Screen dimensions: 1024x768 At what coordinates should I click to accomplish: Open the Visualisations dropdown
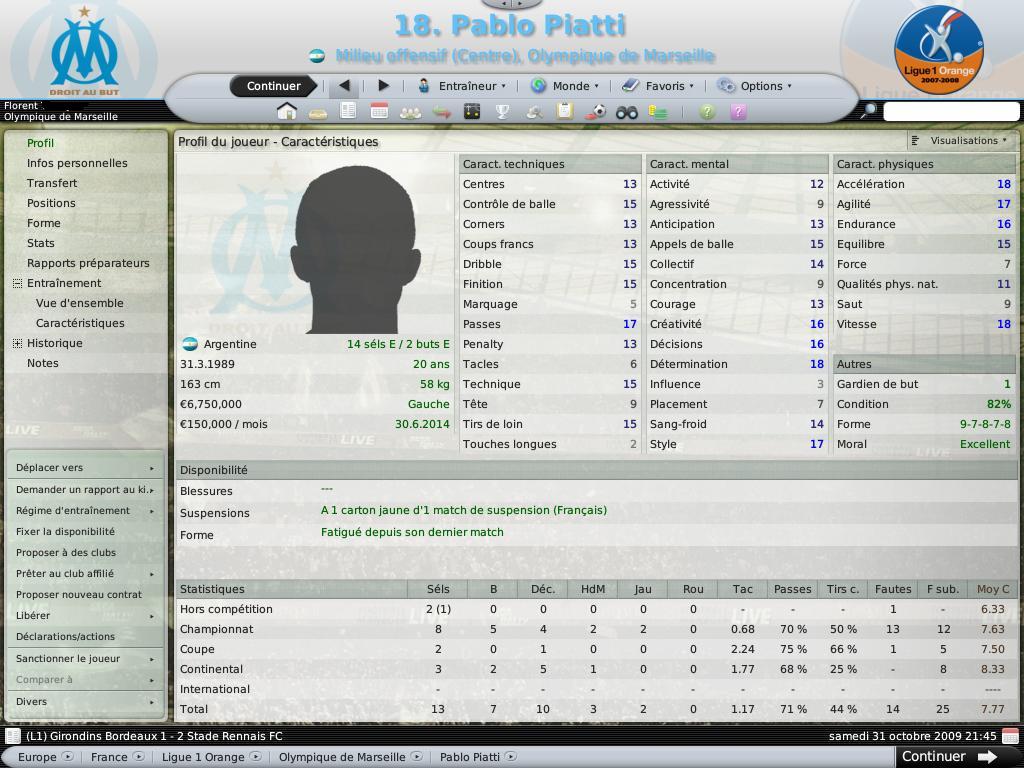point(962,141)
